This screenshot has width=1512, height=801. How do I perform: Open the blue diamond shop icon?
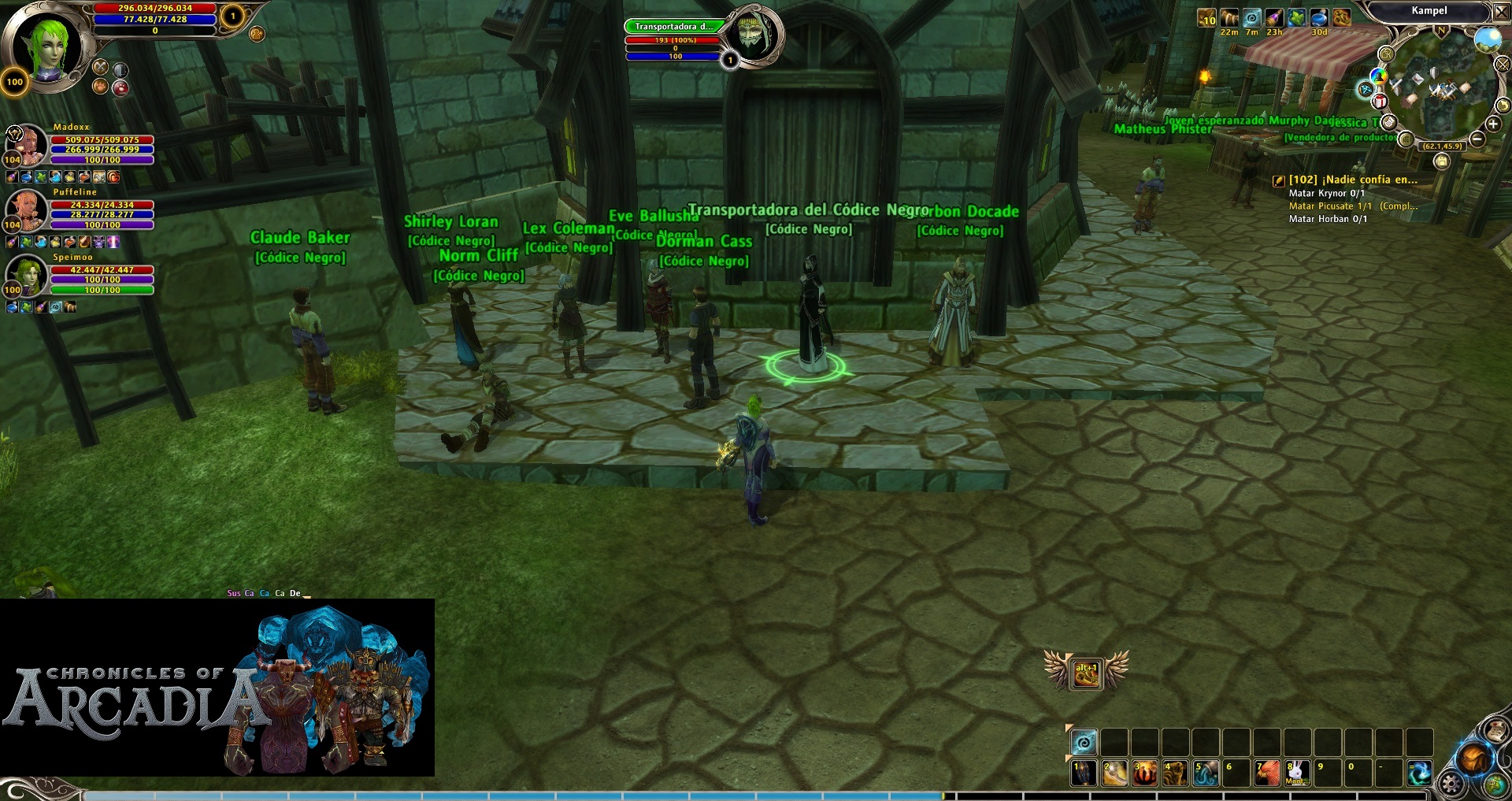point(1366,89)
